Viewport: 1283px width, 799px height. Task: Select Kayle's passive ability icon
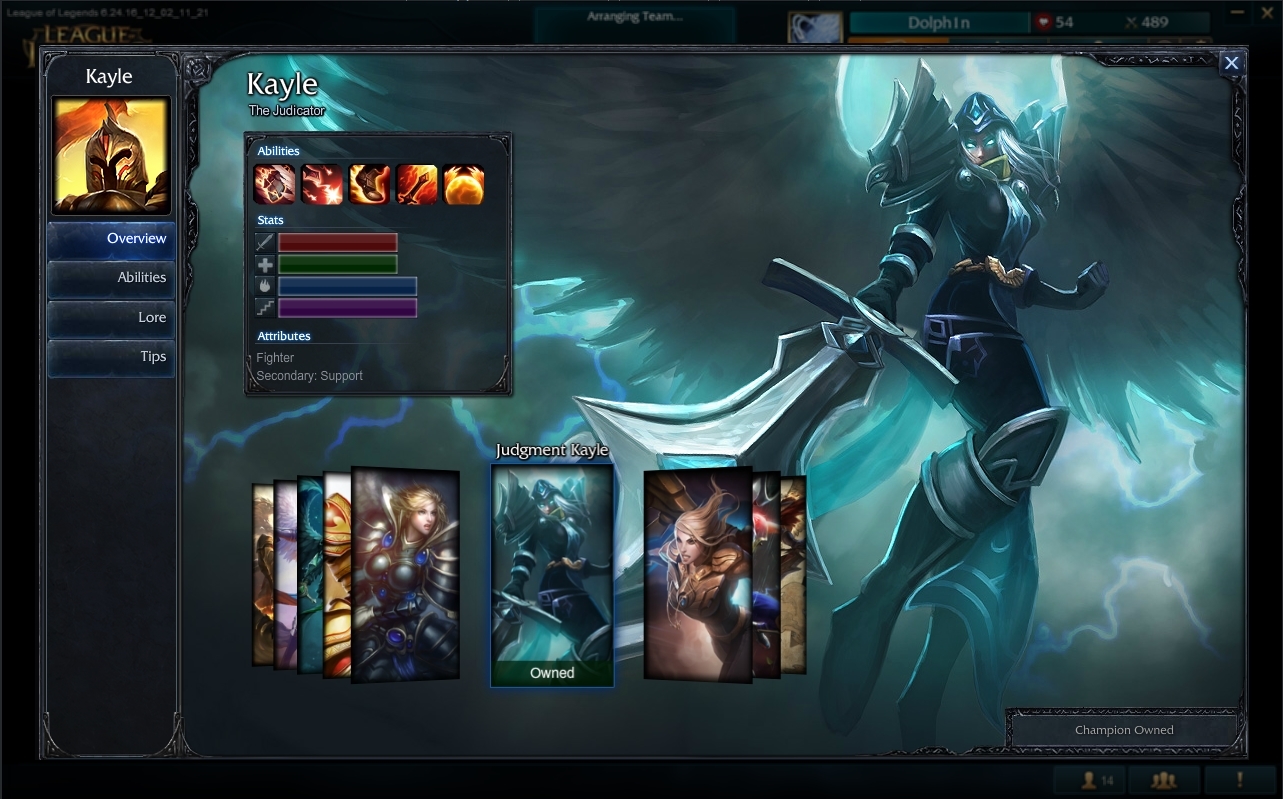(x=272, y=185)
